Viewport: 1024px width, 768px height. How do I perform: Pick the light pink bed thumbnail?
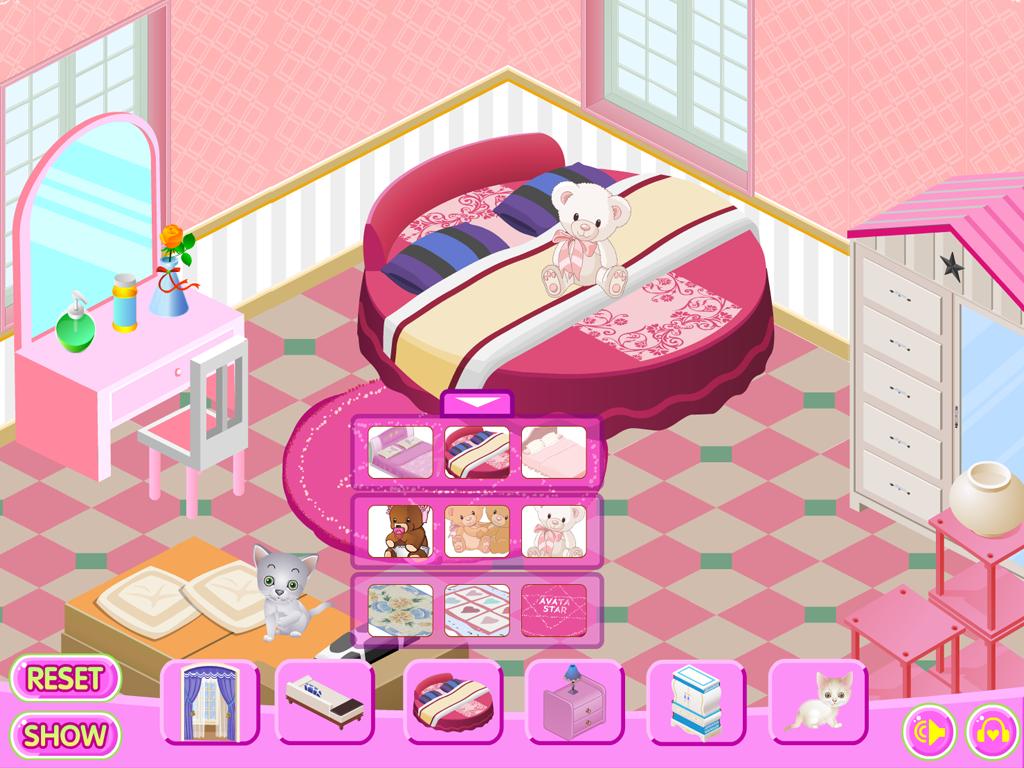[553, 452]
